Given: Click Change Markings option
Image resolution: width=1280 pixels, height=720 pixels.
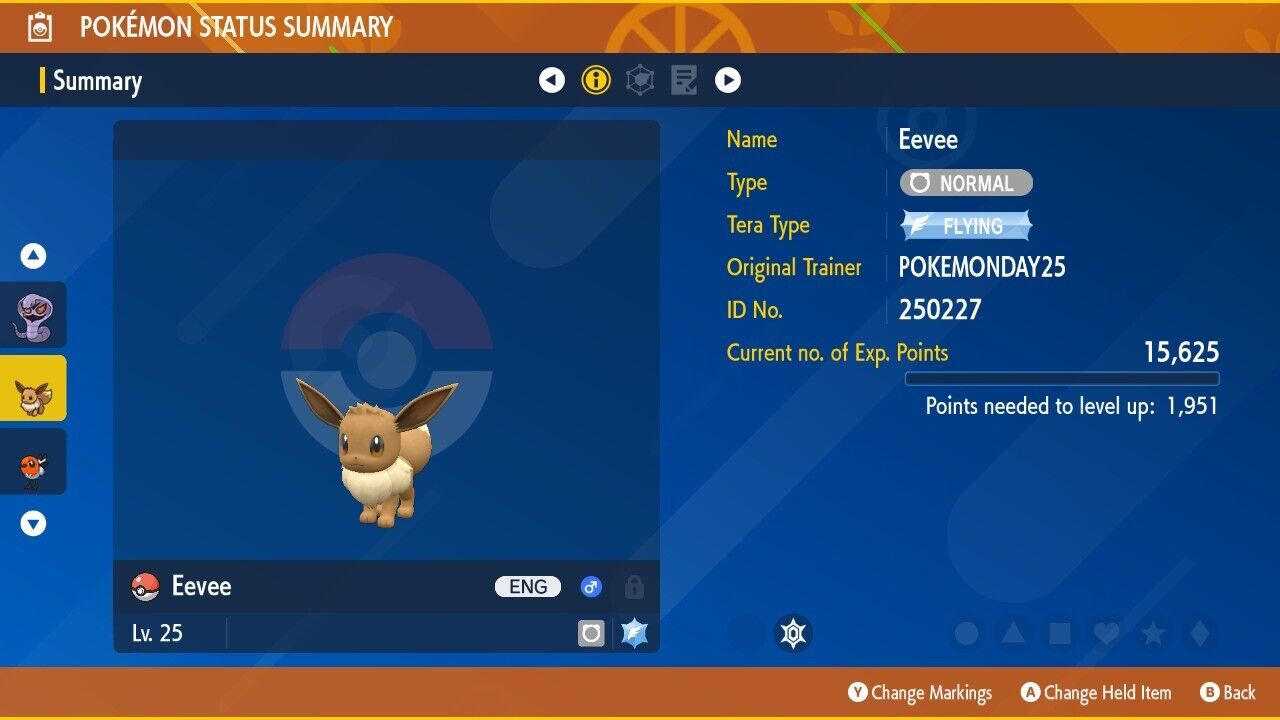Looking at the screenshot, I should point(920,692).
